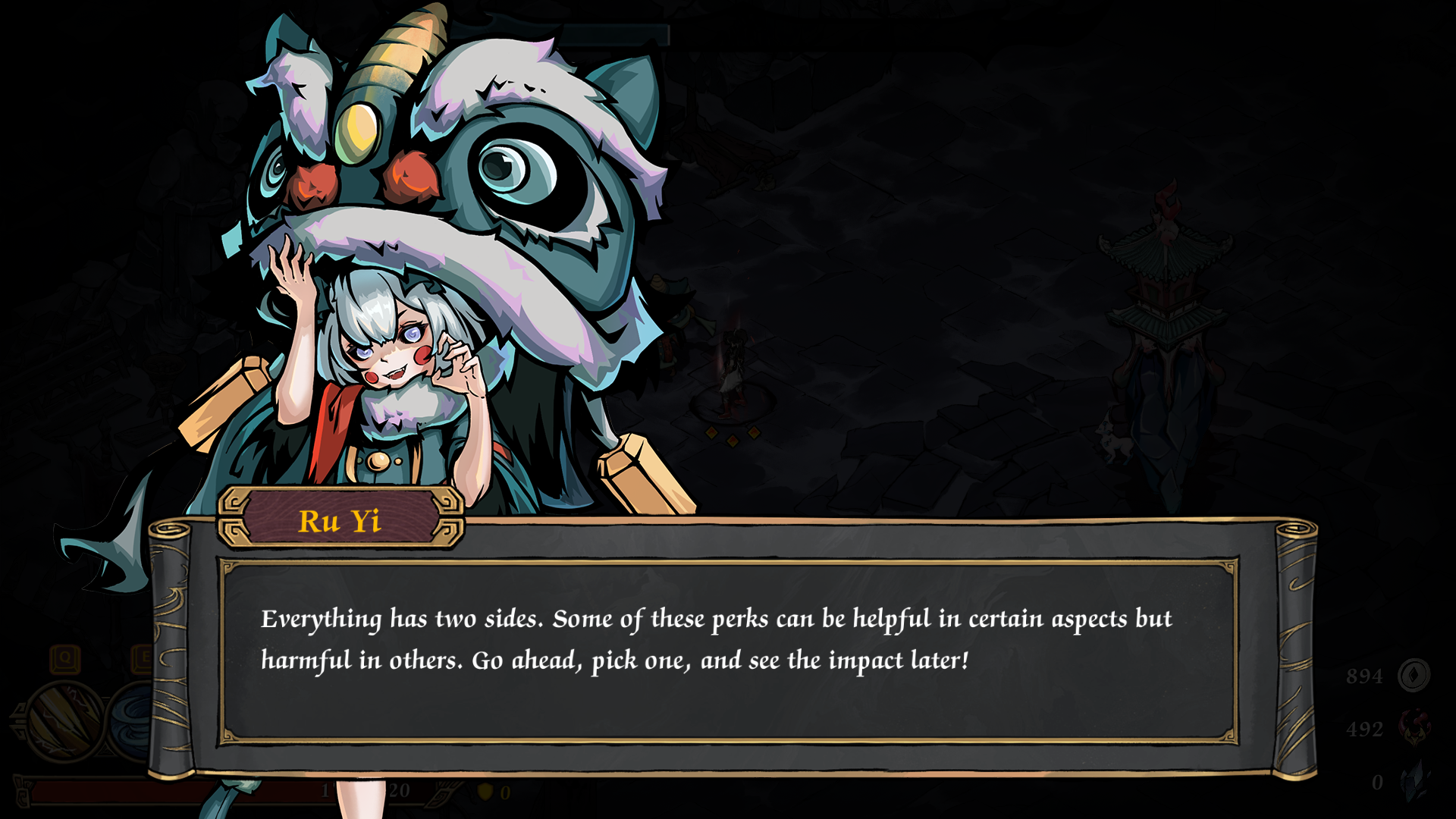Image resolution: width=1456 pixels, height=819 pixels.
Task: Click the coin currency icon showing 894
Action: click(1414, 674)
